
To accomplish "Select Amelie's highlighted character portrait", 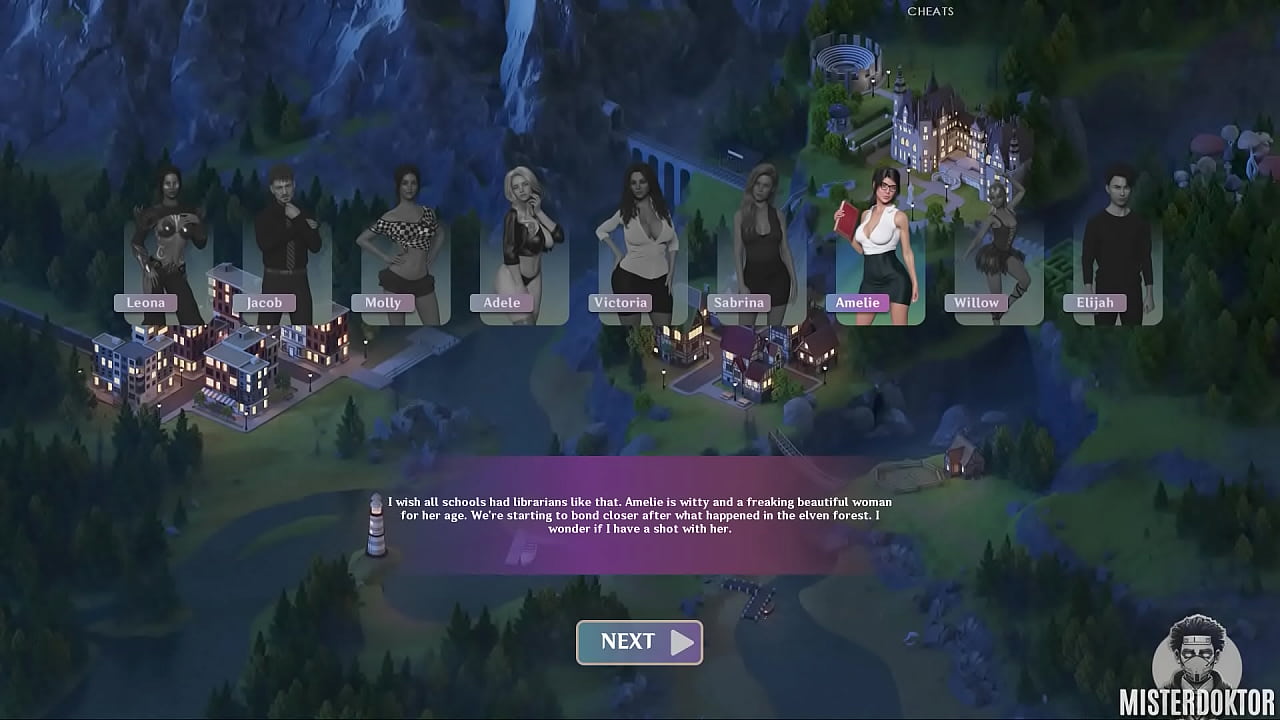I will pyautogui.click(x=878, y=235).
